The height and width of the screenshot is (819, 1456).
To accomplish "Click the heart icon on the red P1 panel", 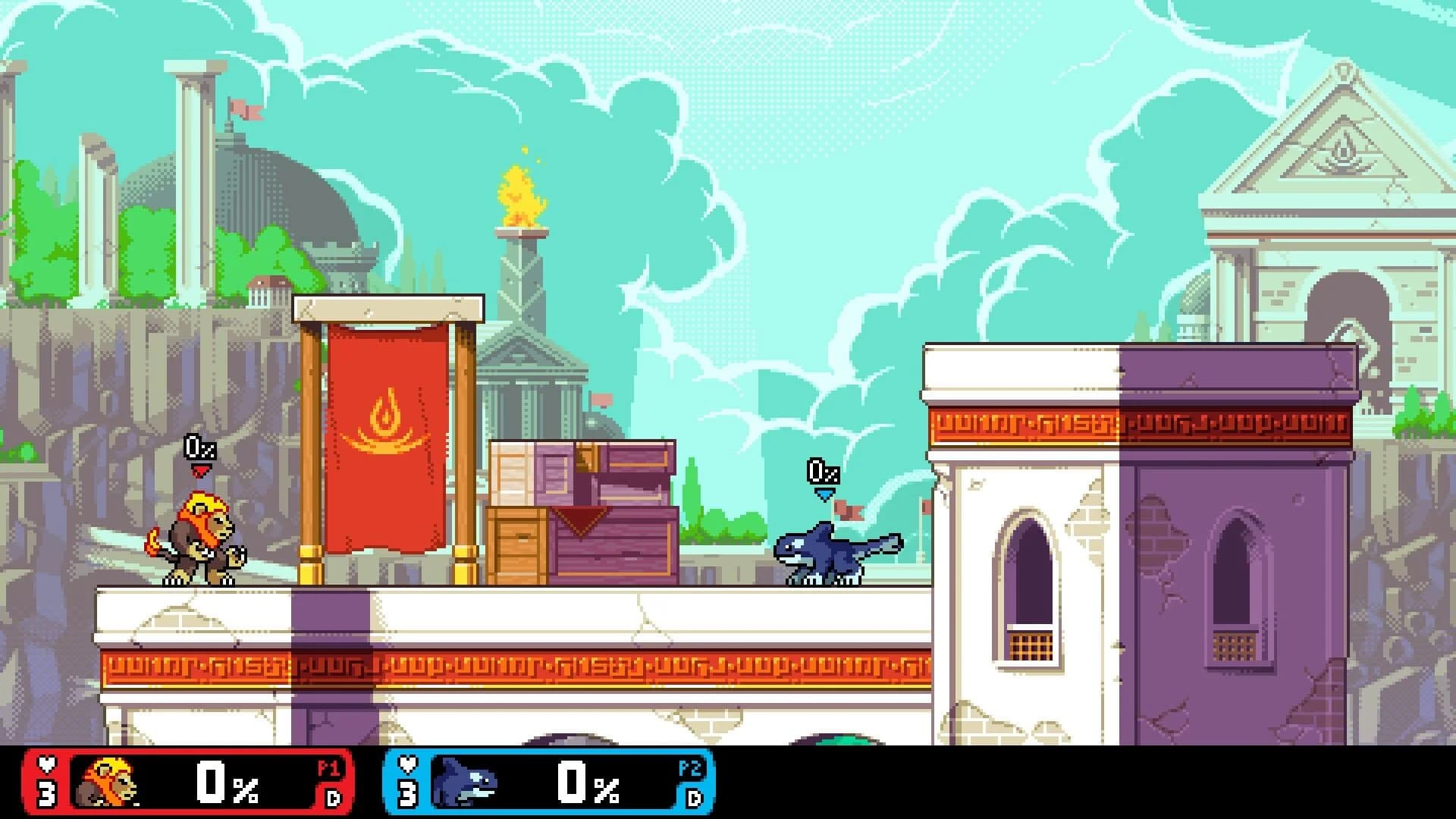I will [47, 764].
